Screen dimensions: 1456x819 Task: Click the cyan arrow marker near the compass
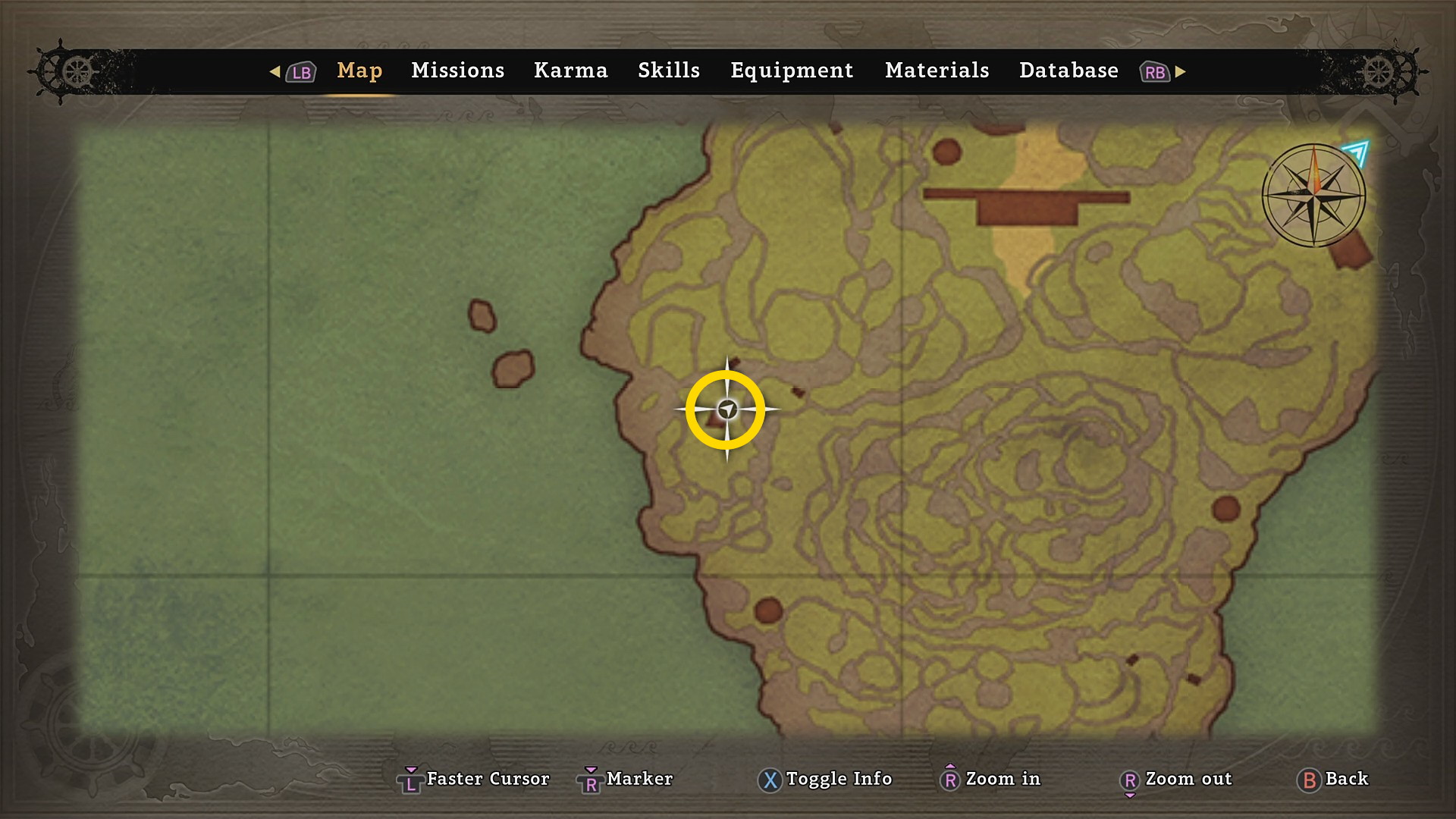tap(1356, 152)
